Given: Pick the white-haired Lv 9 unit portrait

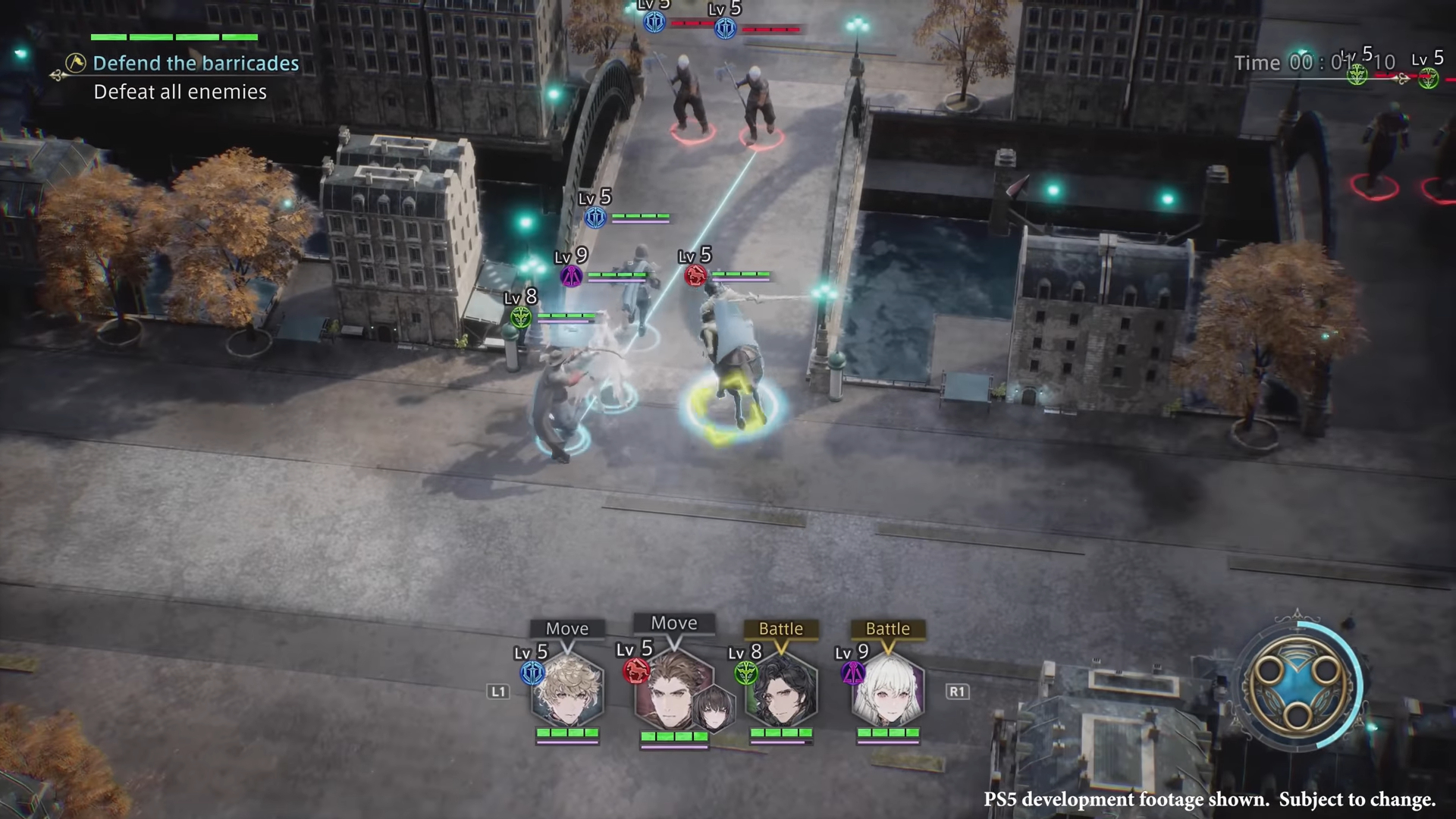Looking at the screenshot, I should click(x=888, y=692).
